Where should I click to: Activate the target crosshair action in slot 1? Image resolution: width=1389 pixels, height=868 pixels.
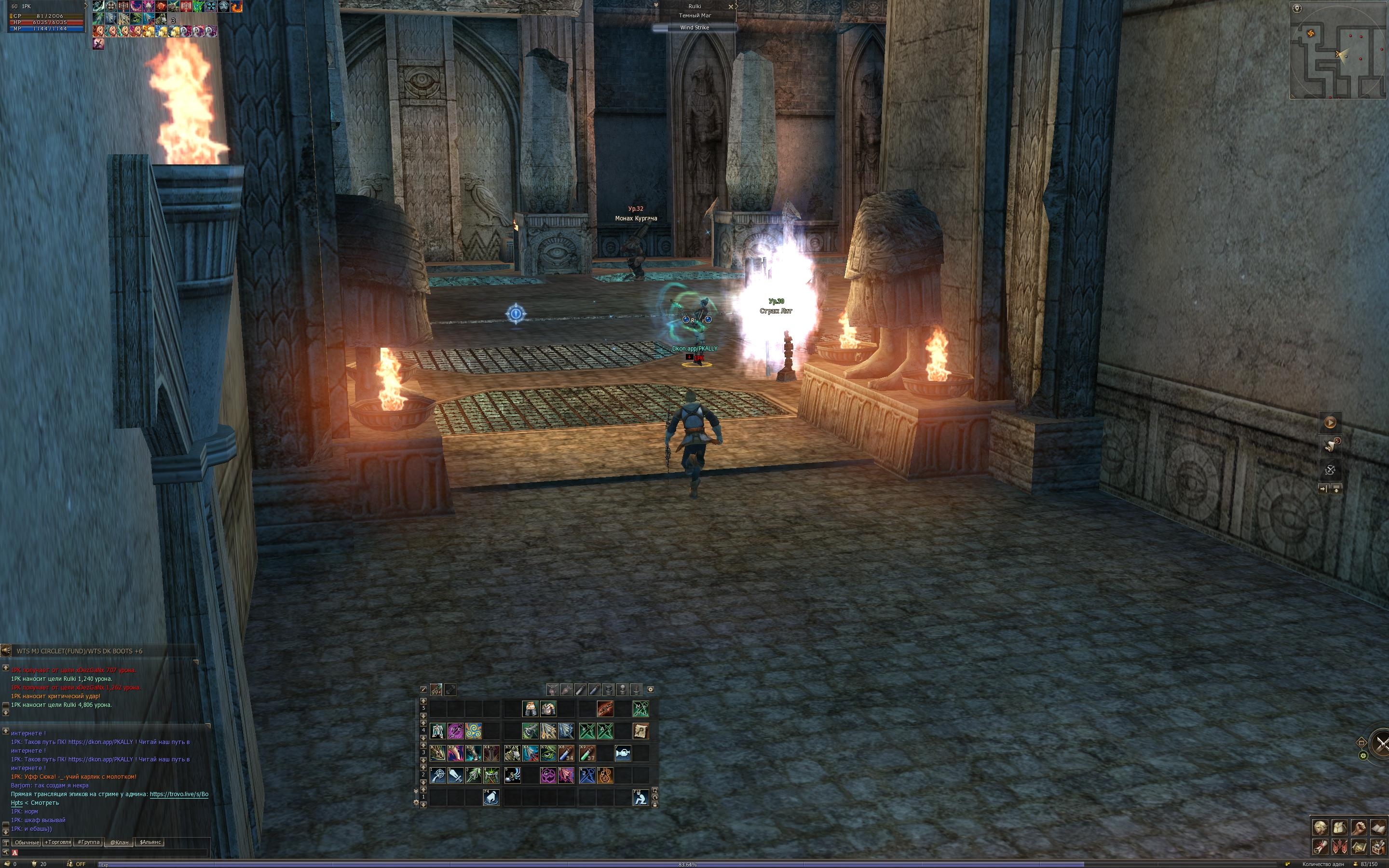pyautogui.click(x=438, y=775)
